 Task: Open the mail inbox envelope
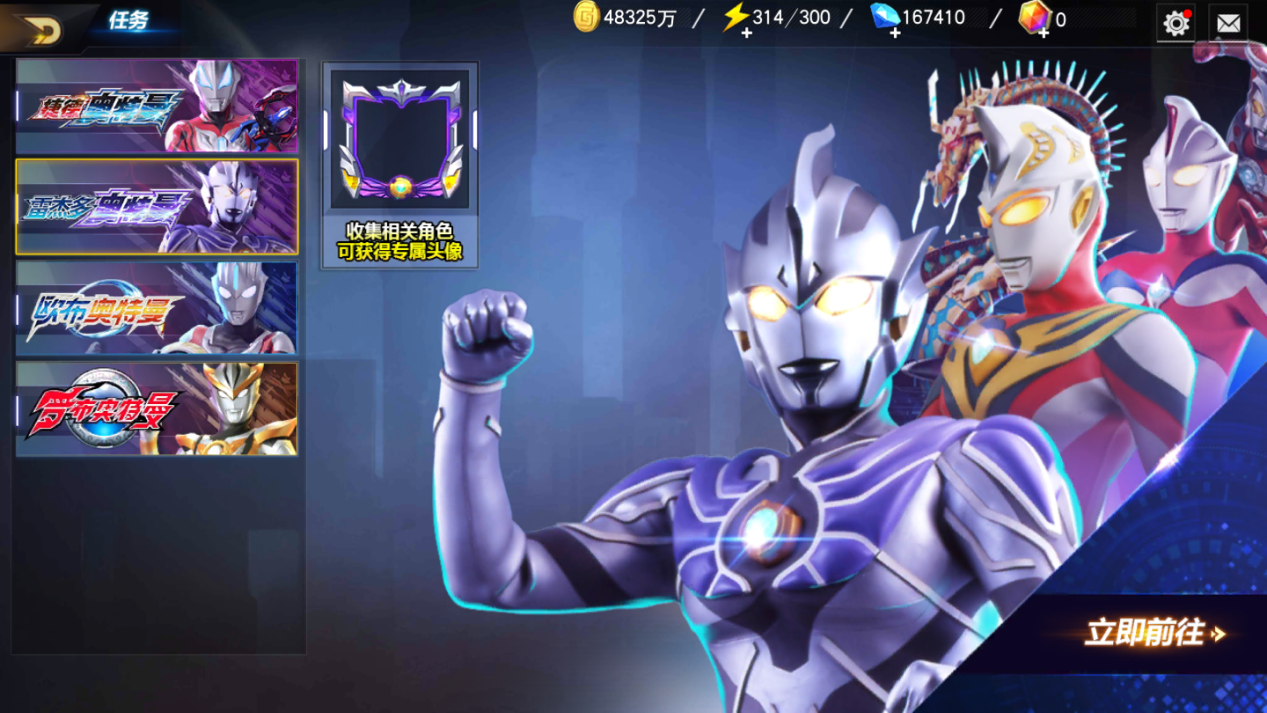click(1229, 22)
